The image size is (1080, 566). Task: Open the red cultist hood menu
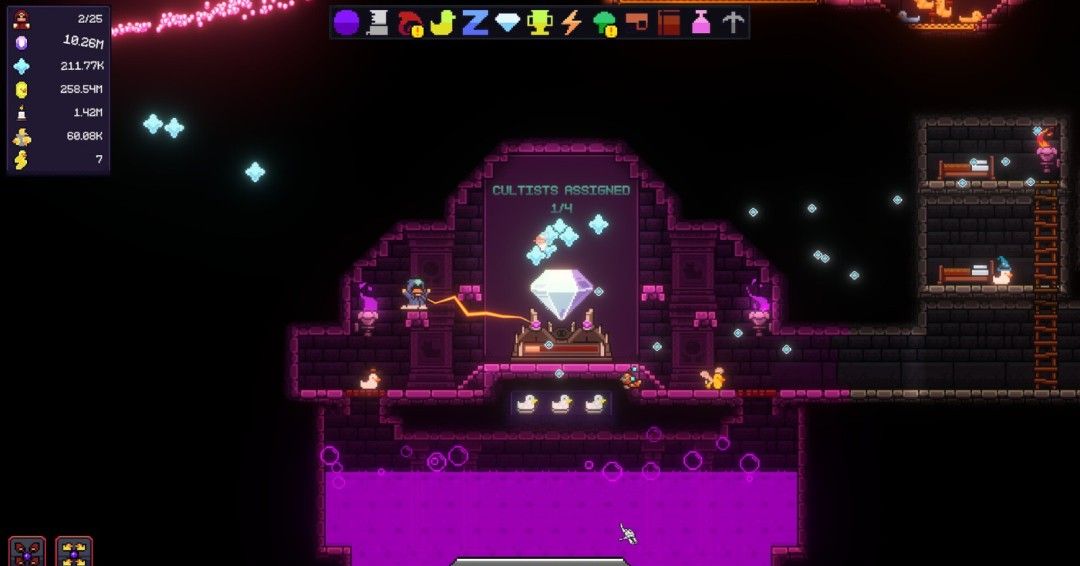pyautogui.click(x=410, y=22)
